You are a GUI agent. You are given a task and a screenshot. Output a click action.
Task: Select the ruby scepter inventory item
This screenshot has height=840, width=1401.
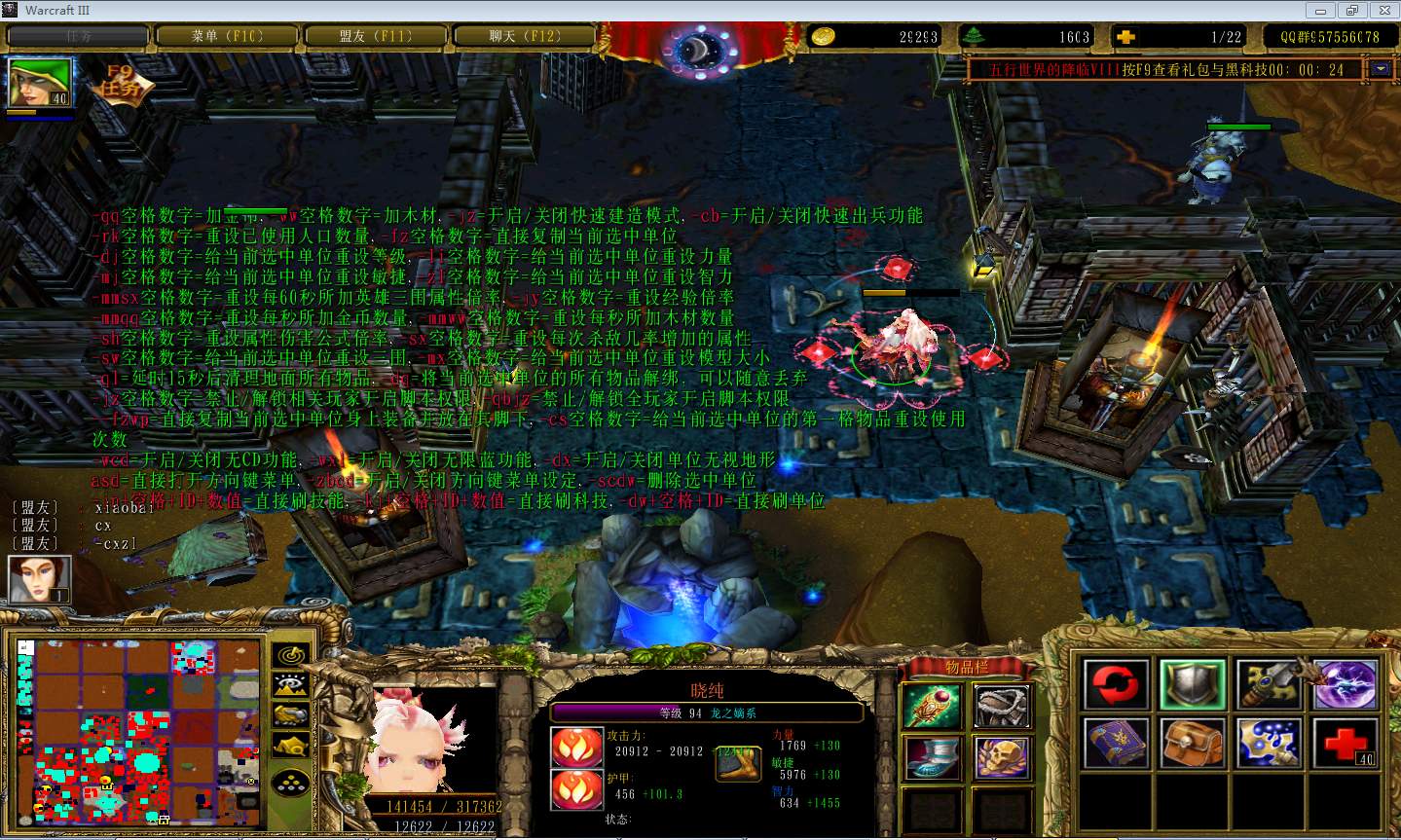[934, 706]
